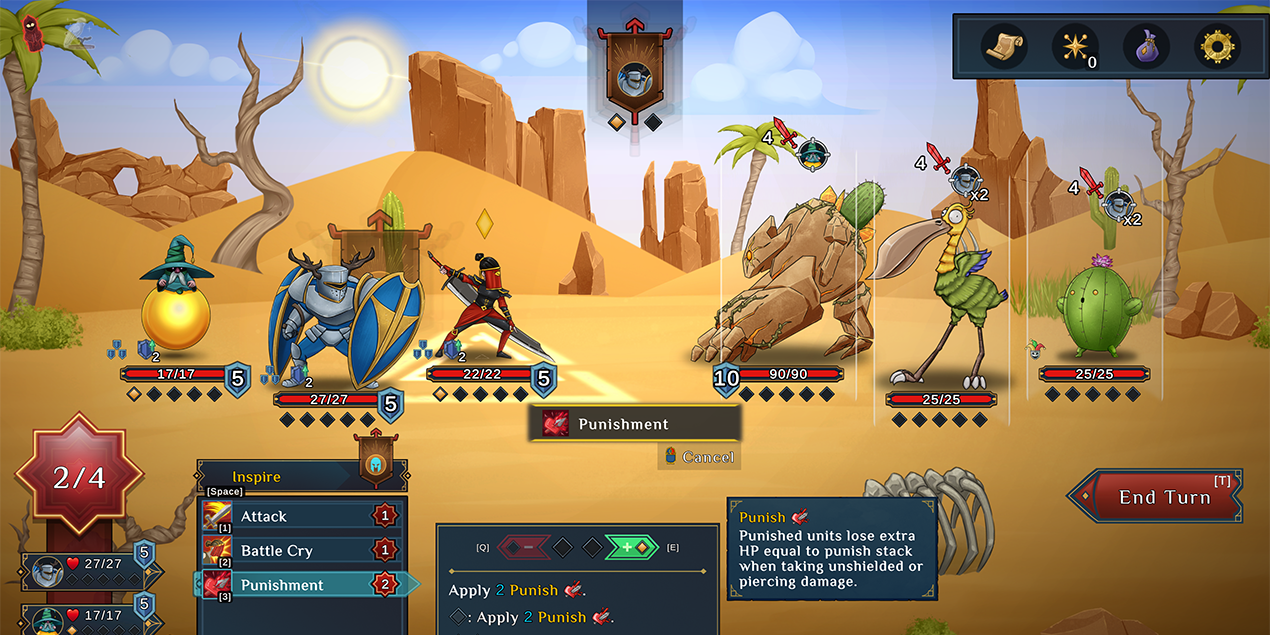Target the ostrich bird enemy

pos(940,290)
